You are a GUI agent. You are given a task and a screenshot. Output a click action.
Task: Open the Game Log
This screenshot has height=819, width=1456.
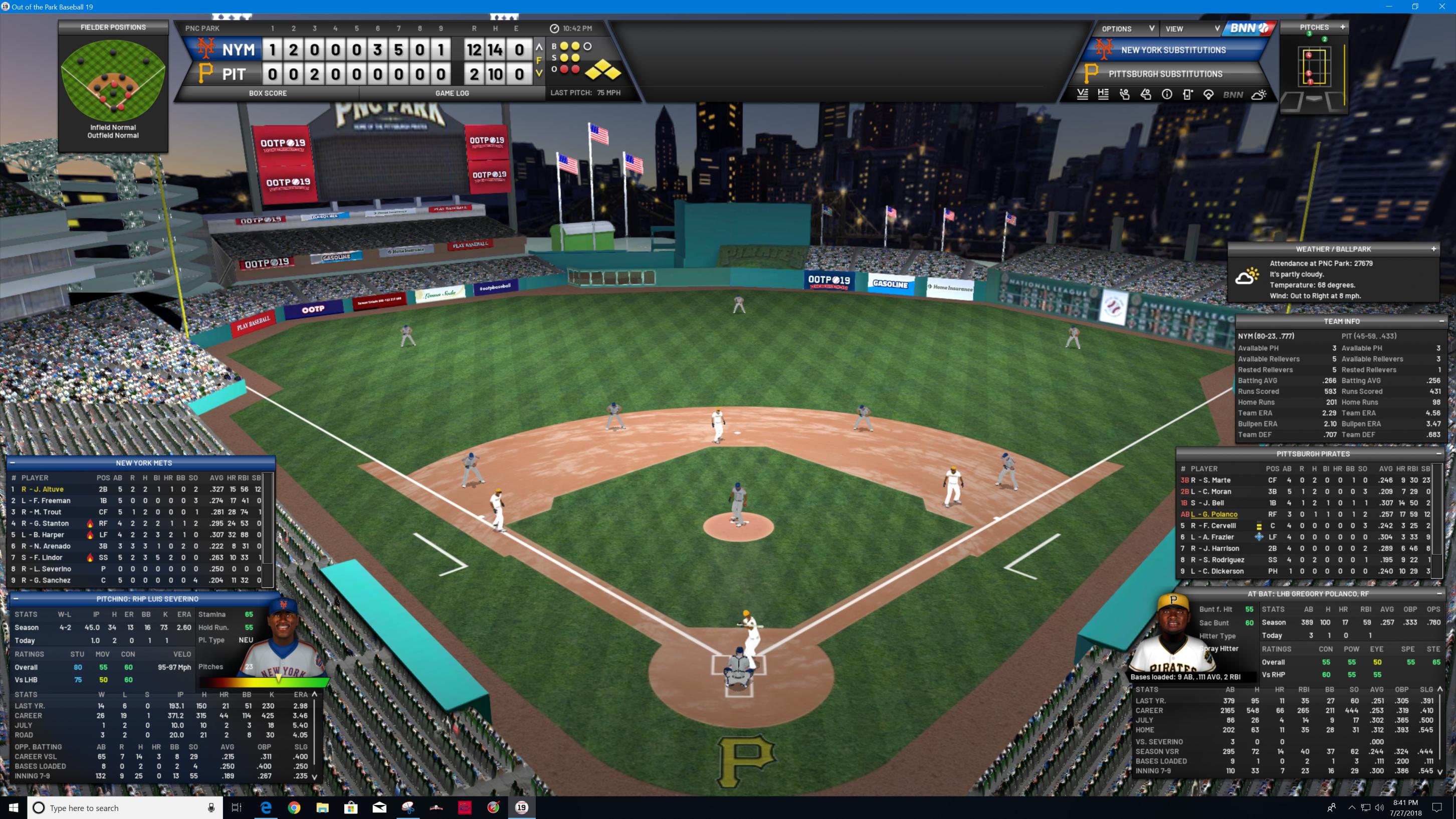pos(452,93)
